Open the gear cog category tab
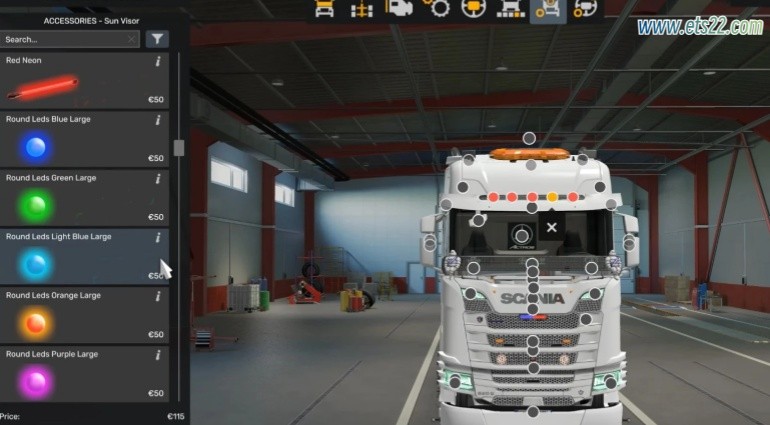Screen dimensions: 770x425 [435, 9]
